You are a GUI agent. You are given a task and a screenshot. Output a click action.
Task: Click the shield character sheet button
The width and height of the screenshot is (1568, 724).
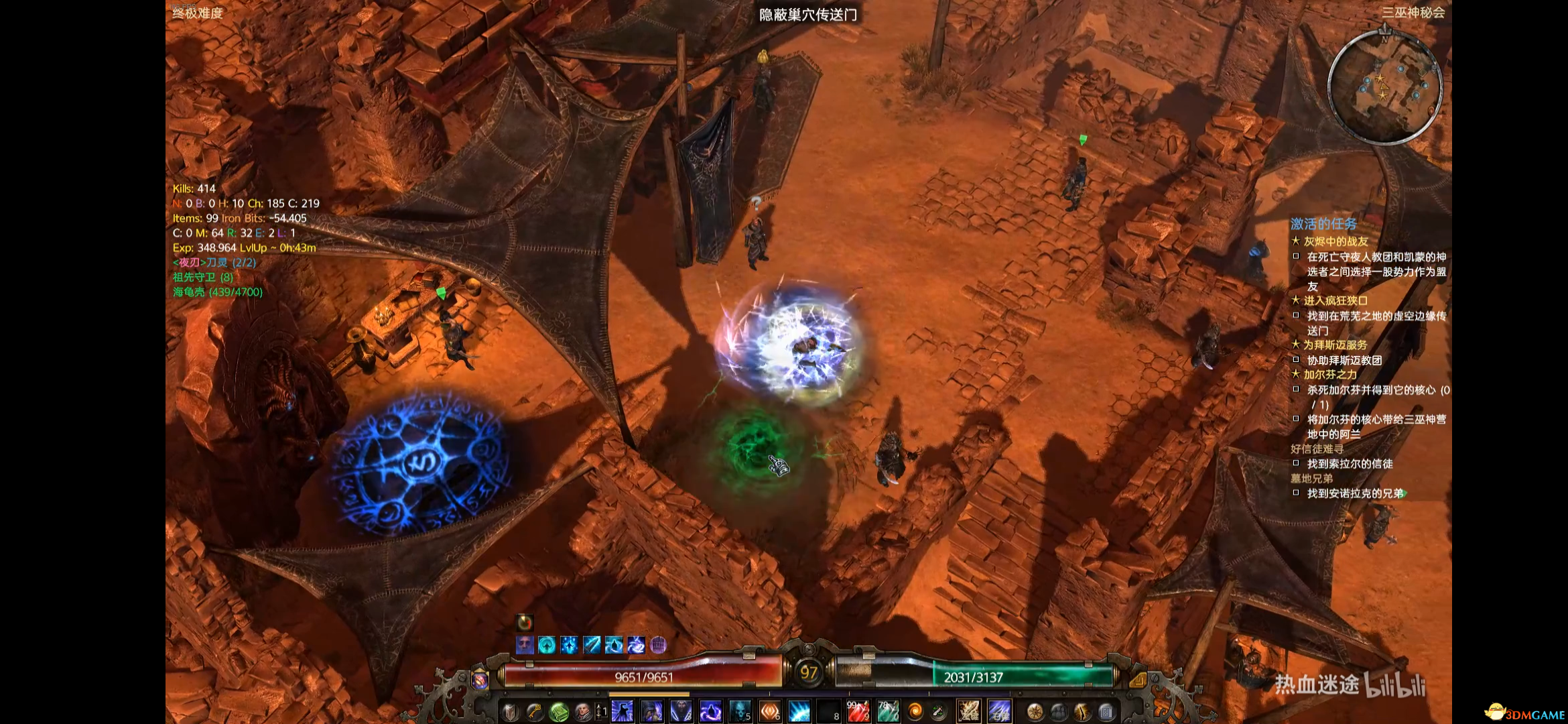click(510, 712)
